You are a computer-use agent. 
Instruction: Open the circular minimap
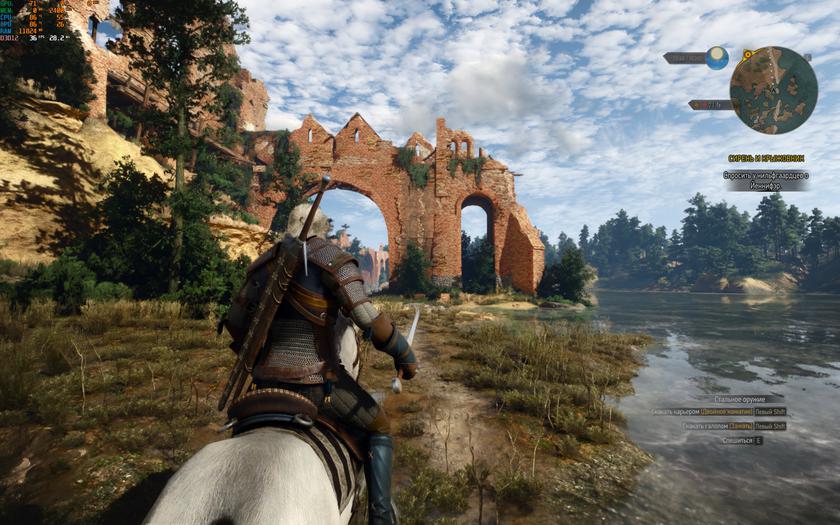click(x=773, y=90)
